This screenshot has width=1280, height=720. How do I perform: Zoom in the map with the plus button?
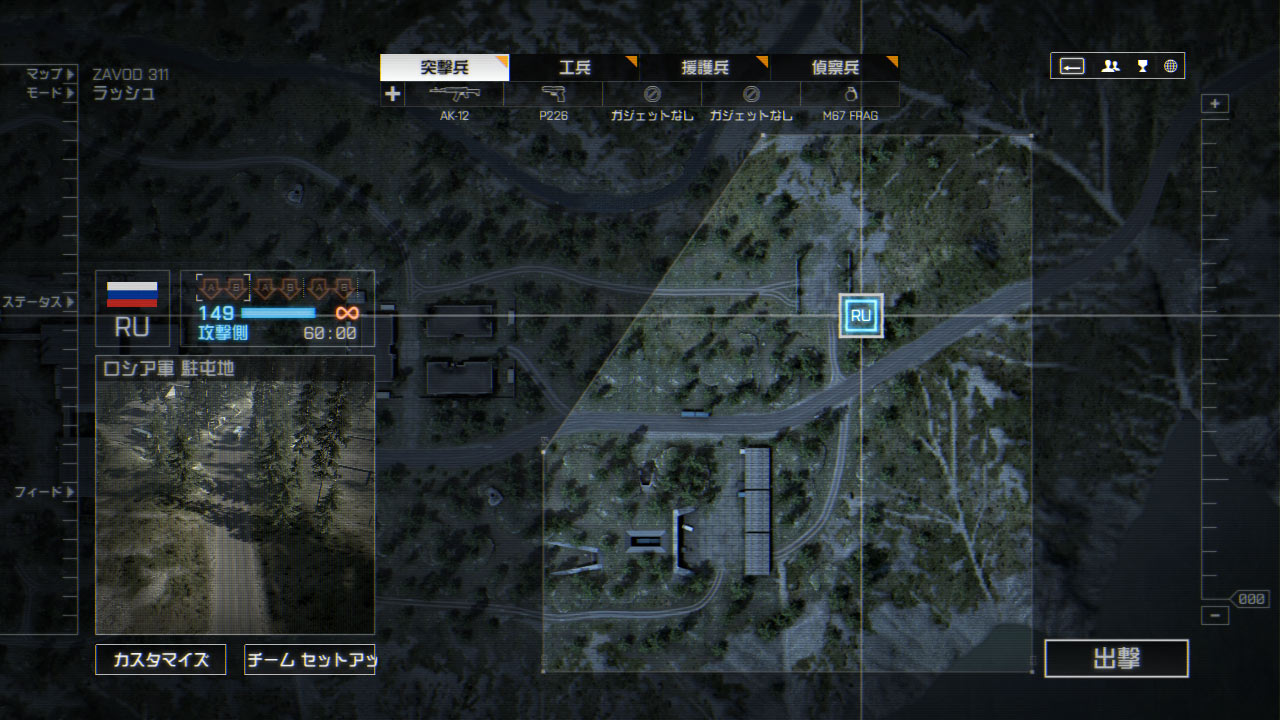[x=1215, y=104]
